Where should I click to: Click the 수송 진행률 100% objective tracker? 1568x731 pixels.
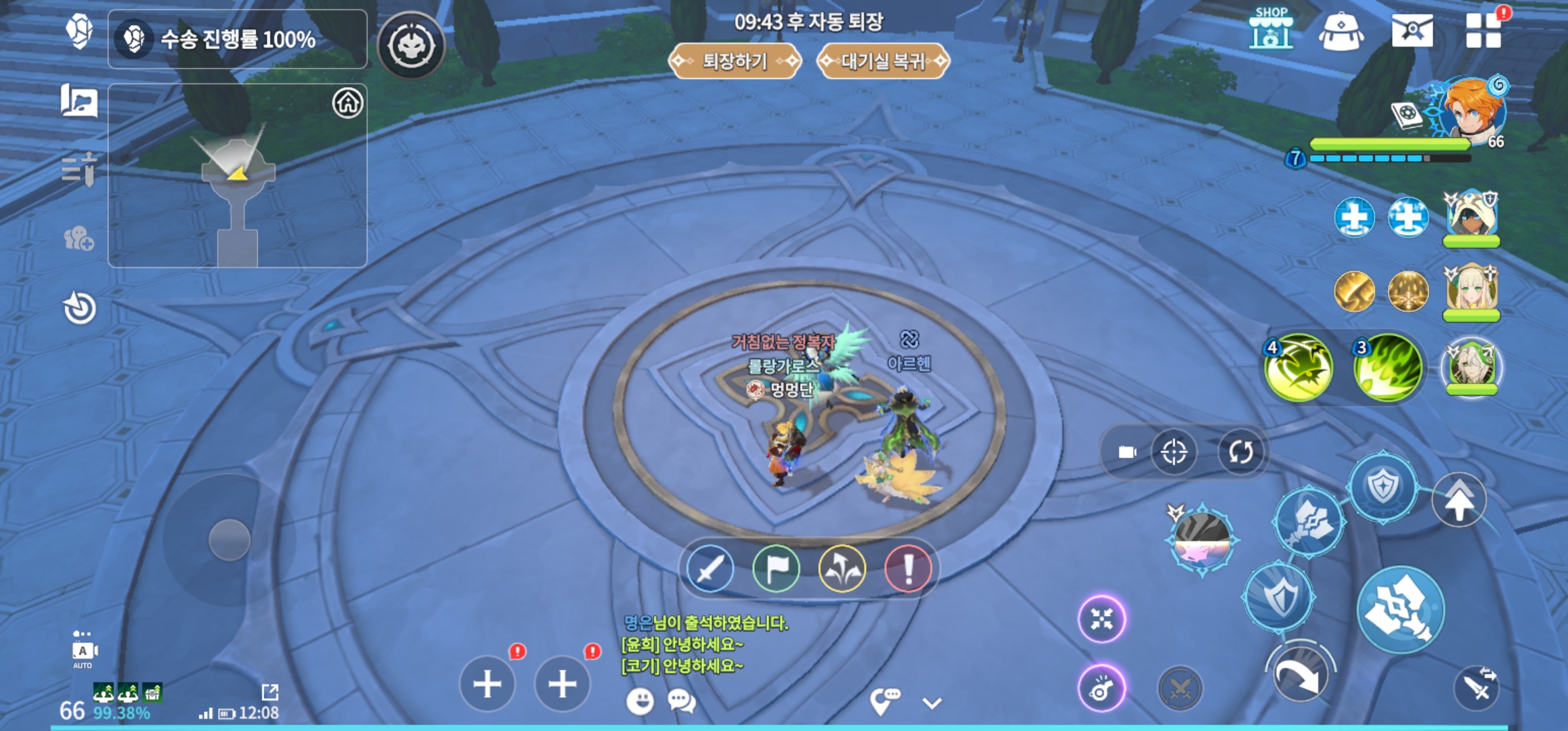[x=238, y=39]
